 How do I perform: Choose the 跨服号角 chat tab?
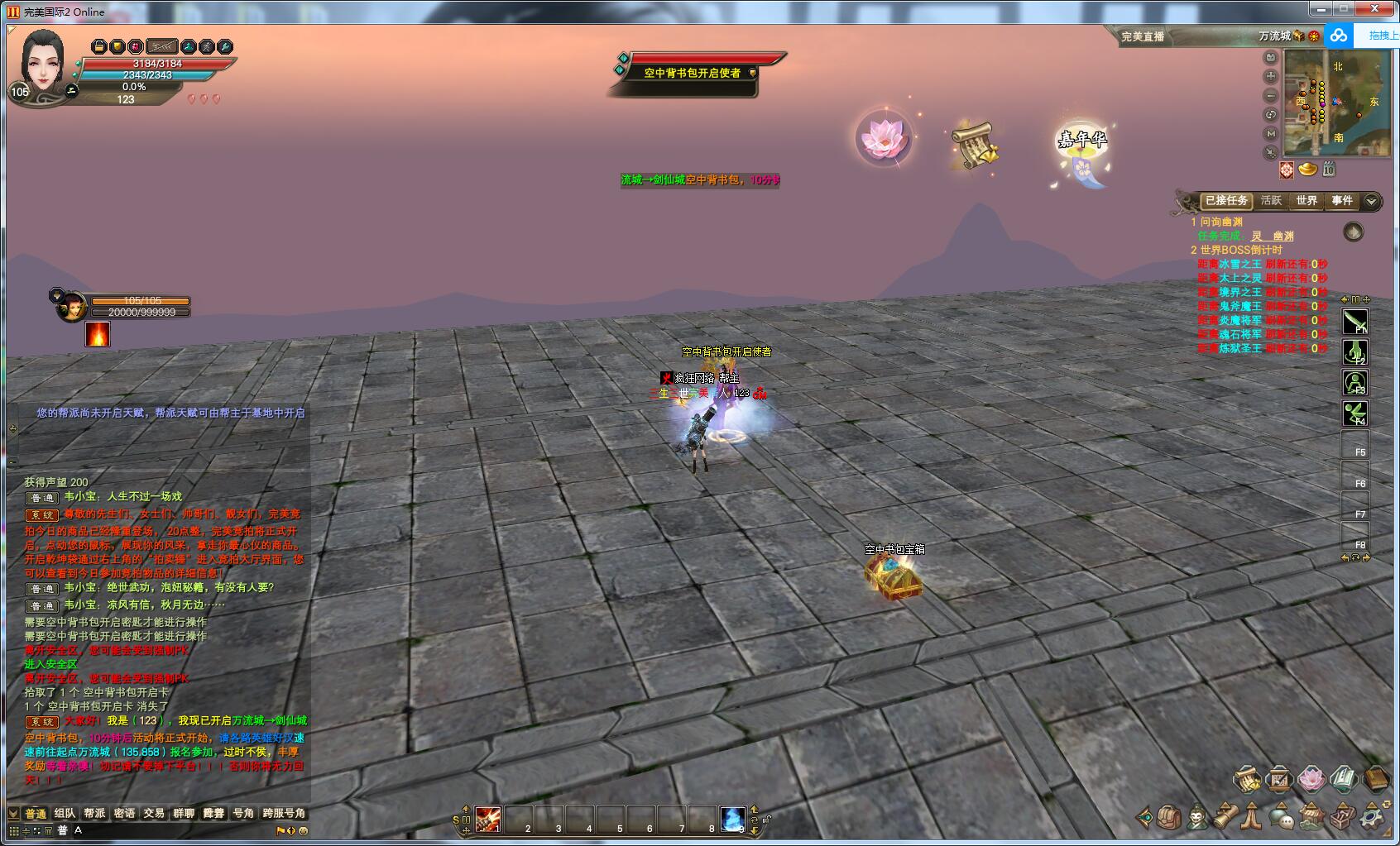click(x=284, y=814)
